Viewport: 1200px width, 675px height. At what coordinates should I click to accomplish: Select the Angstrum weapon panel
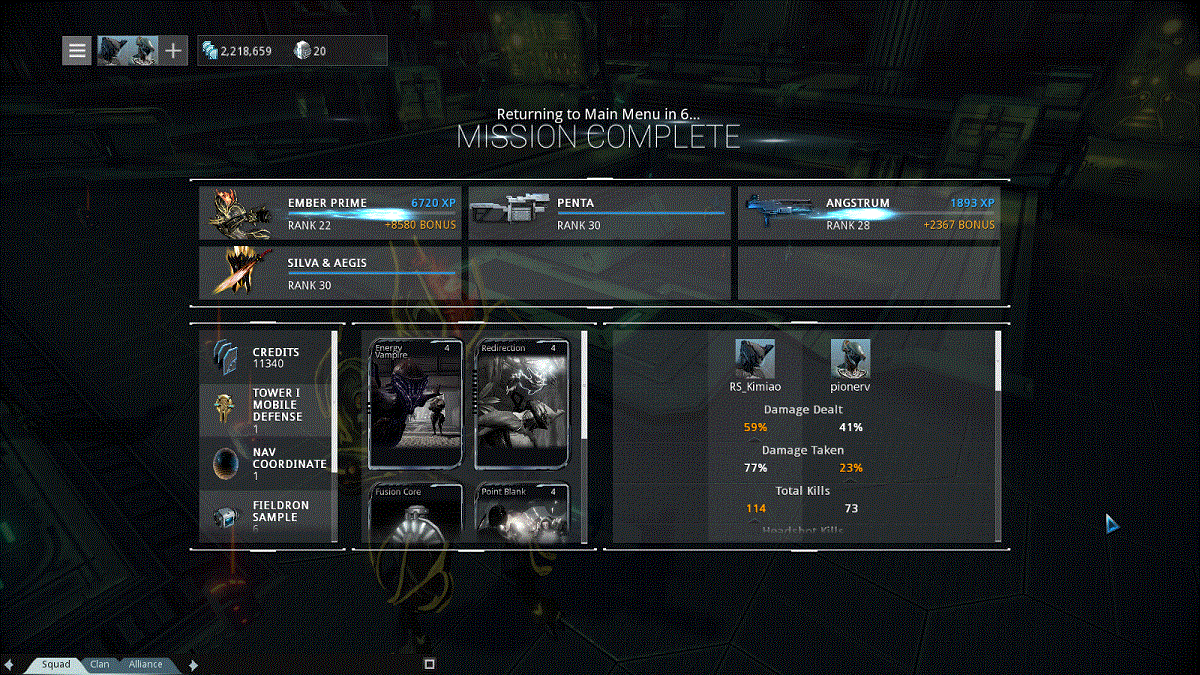pyautogui.click(x=868, y=214)
